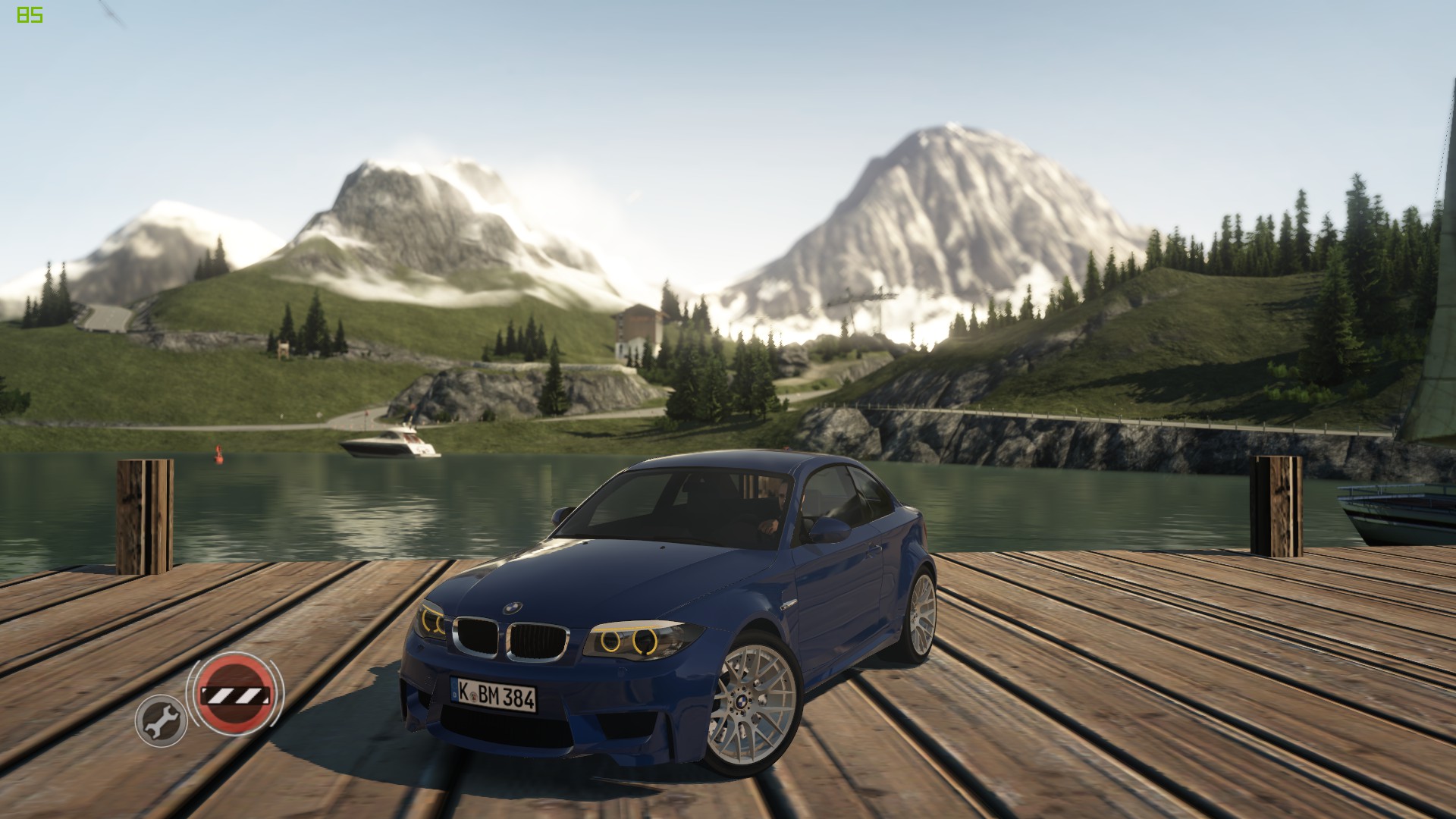Click the red striped barrier icon
The image size is (1456, 819).
[234, 694]
